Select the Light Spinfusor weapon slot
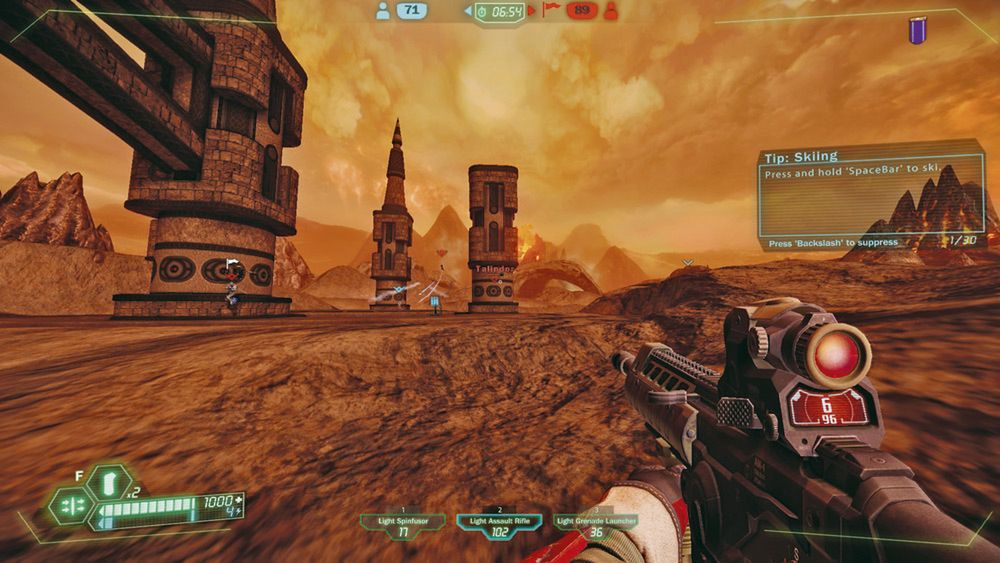The width and height of the screenshot is (1000, 563). coord(403,525)
